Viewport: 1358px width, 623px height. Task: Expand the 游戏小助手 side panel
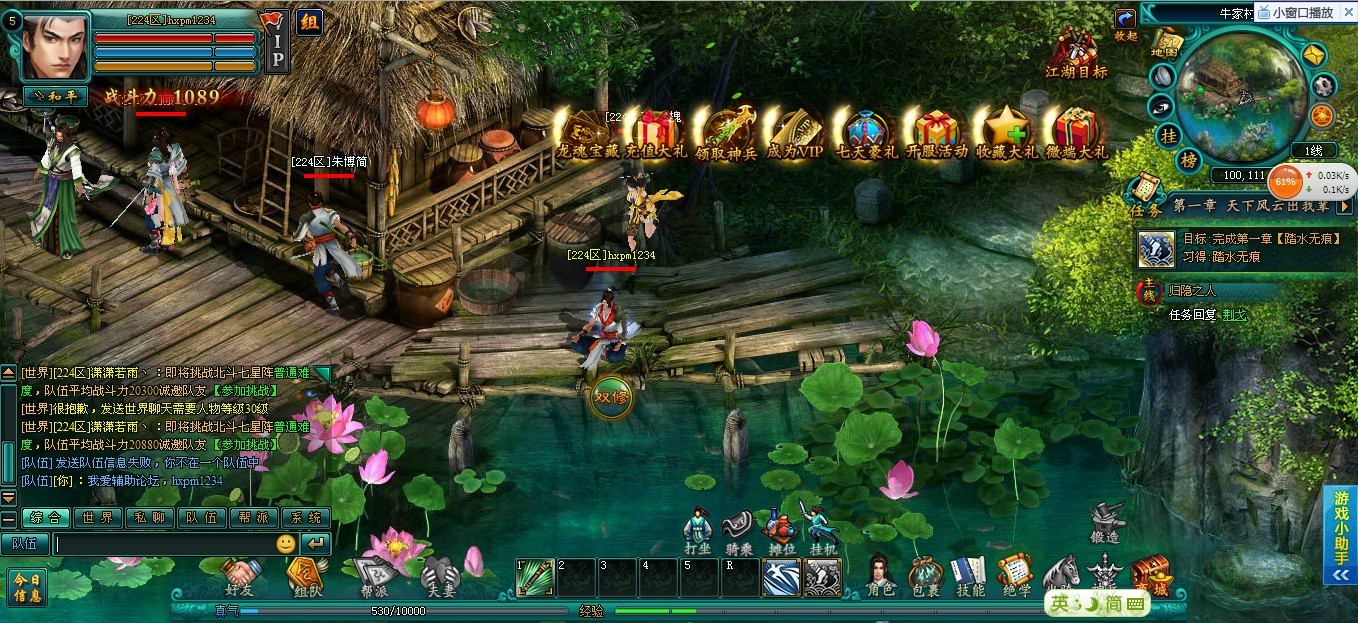[1340, 535]
